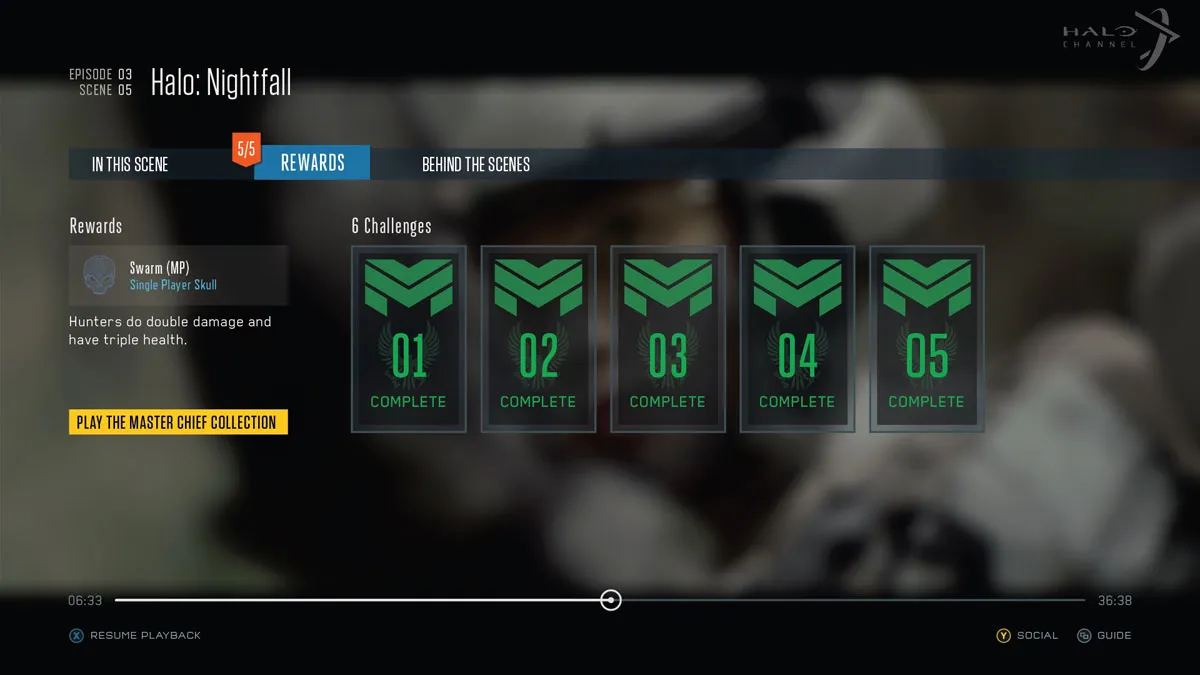
Task: Open challenge card 02
Action: pyautogui.click(x=538, y=339)
